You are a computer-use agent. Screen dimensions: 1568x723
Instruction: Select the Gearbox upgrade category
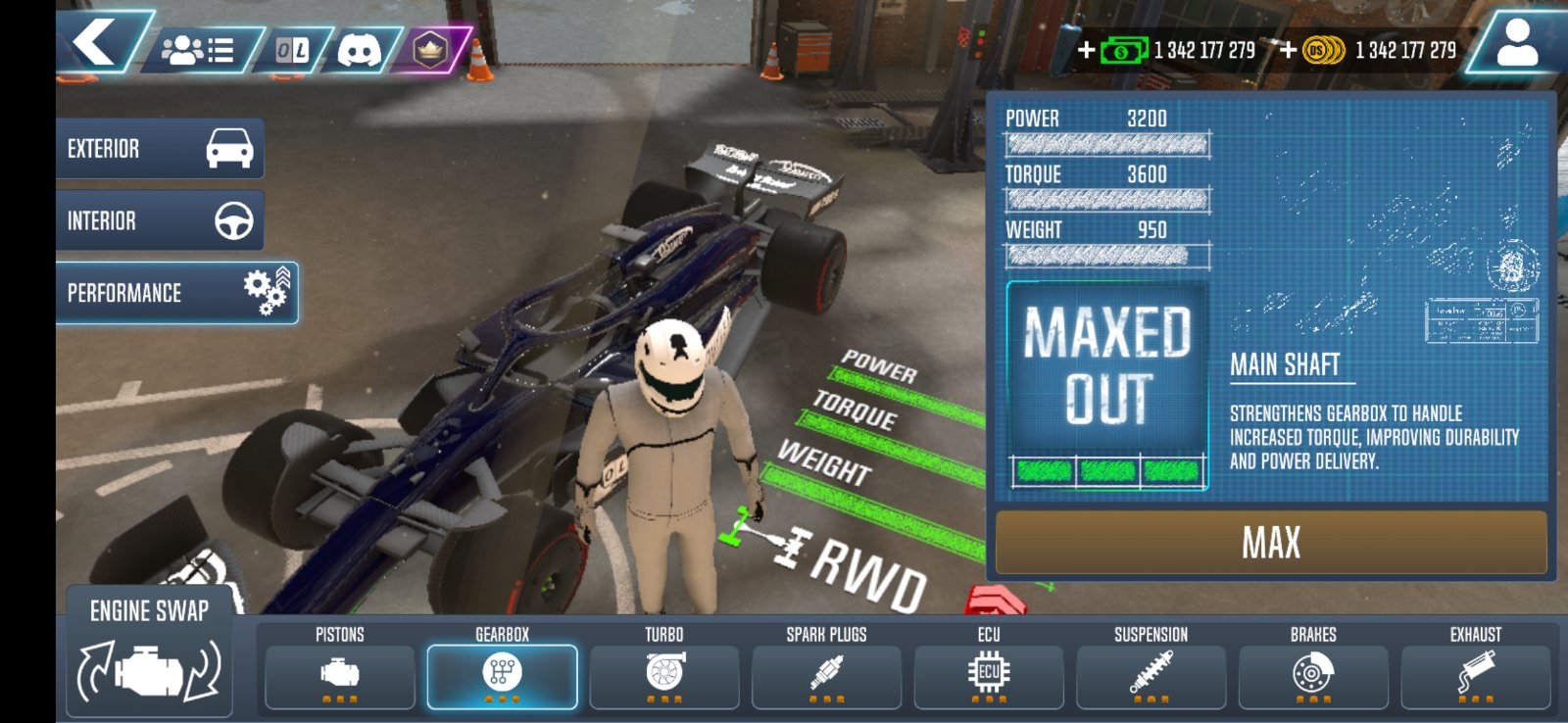[502, 676]
